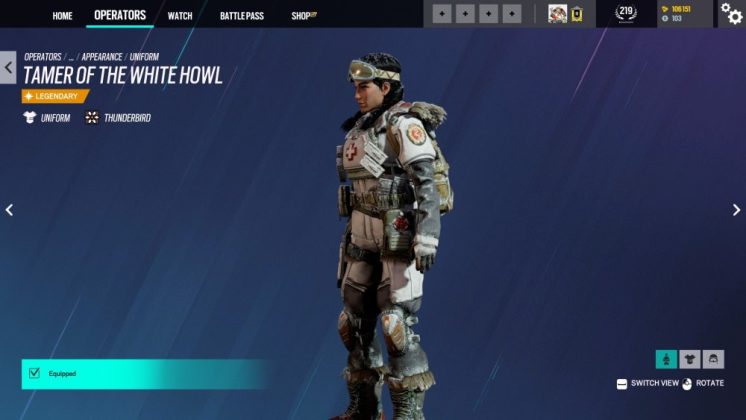Go back to Appearance in breadcrumb
The height and width of the screenshot is (420, 746).
coord(102,57)
